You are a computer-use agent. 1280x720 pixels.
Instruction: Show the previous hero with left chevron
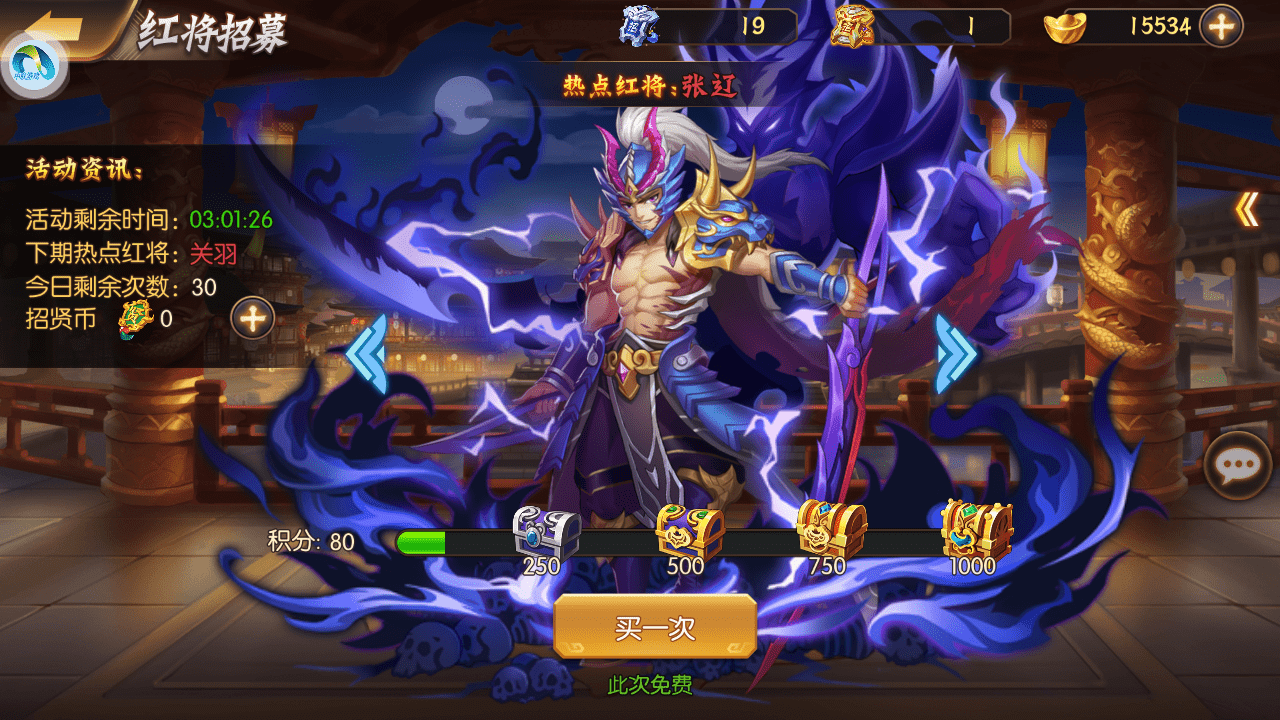(x=365, y=353)
